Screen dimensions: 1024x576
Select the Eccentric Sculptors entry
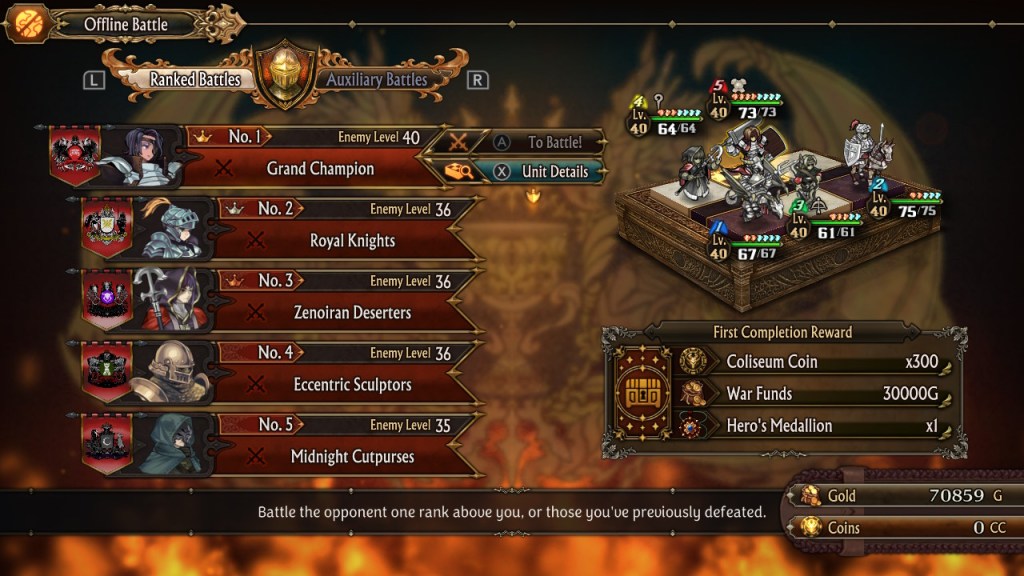(352, 385)
